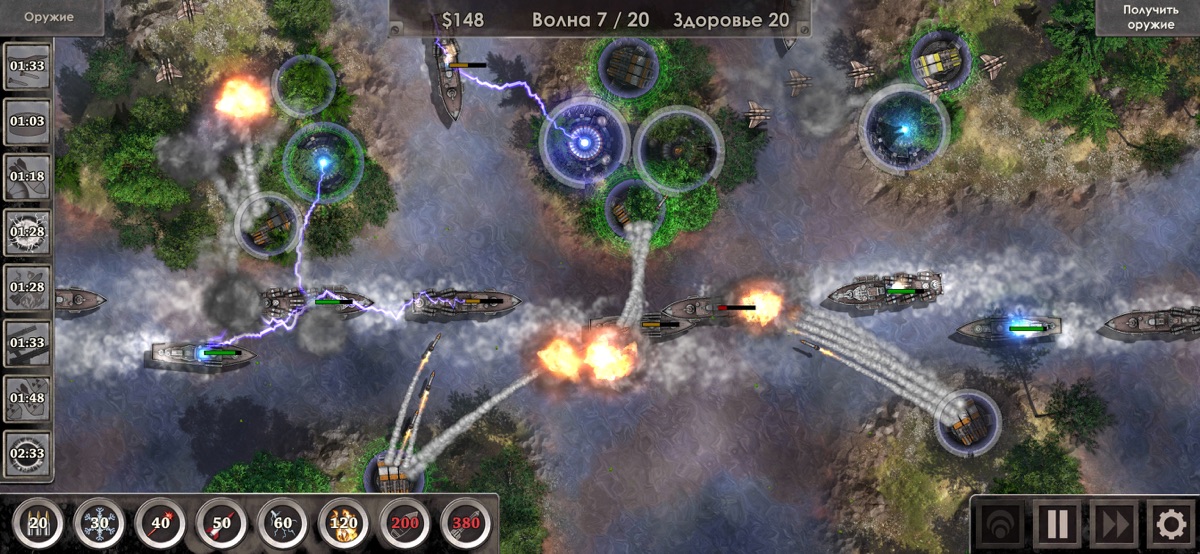1200x554 pixels.
Task: Pick the 200-cost tower with red price
Action: [x=404, y=522]
